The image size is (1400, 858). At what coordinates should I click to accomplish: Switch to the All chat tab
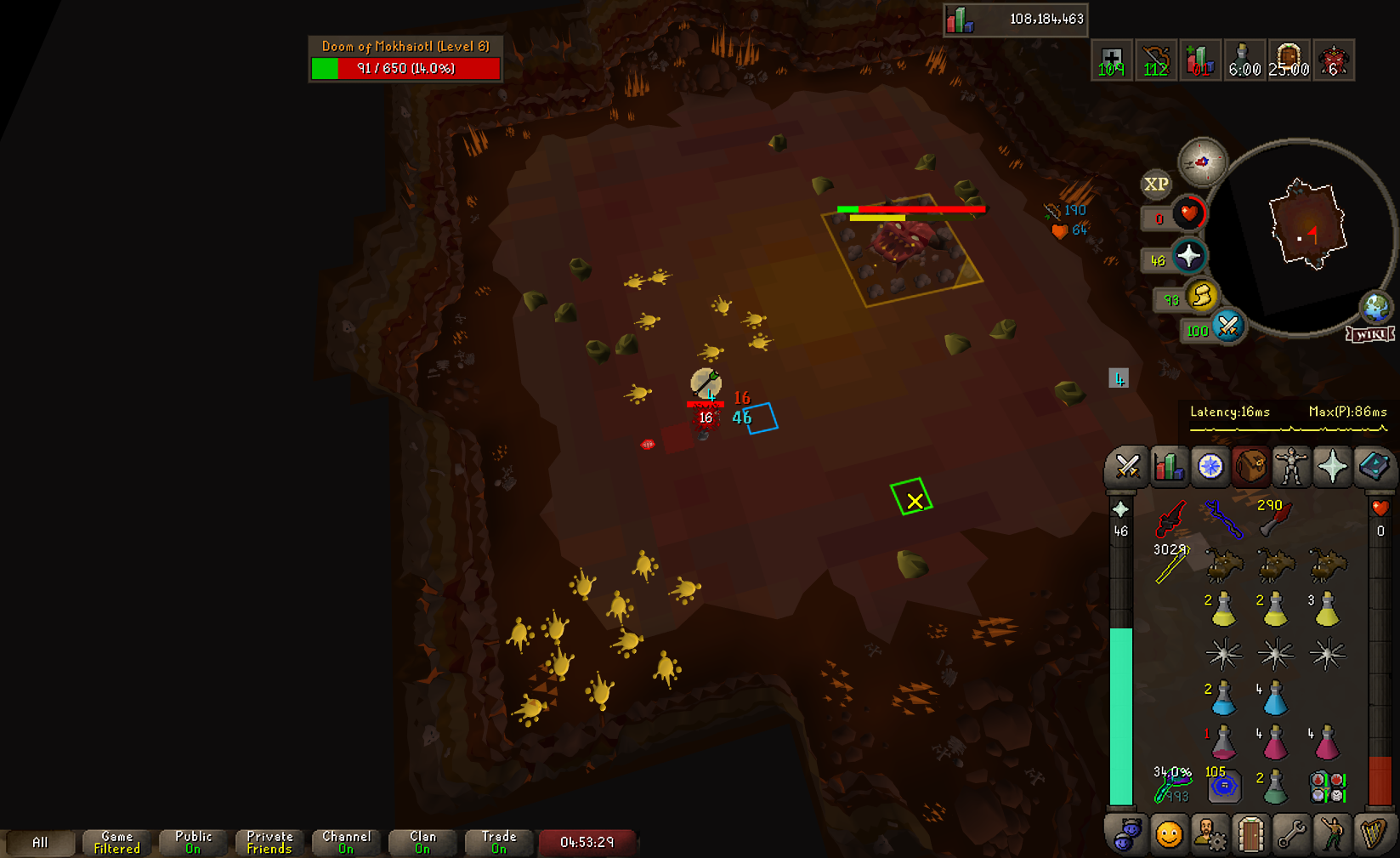(x=40, y=842)
